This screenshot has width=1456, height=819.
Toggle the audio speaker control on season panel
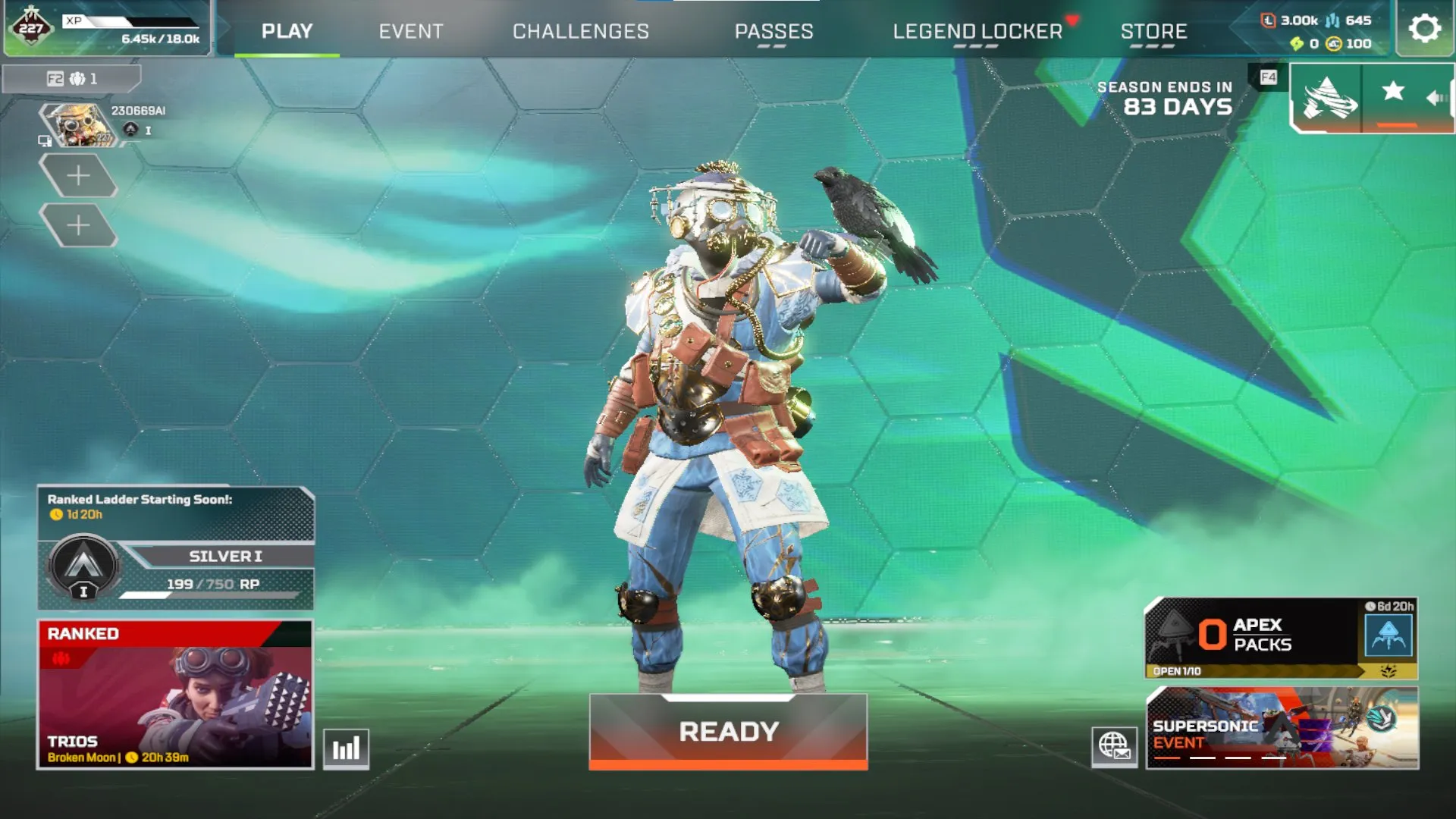click(x=1436, y=96)
